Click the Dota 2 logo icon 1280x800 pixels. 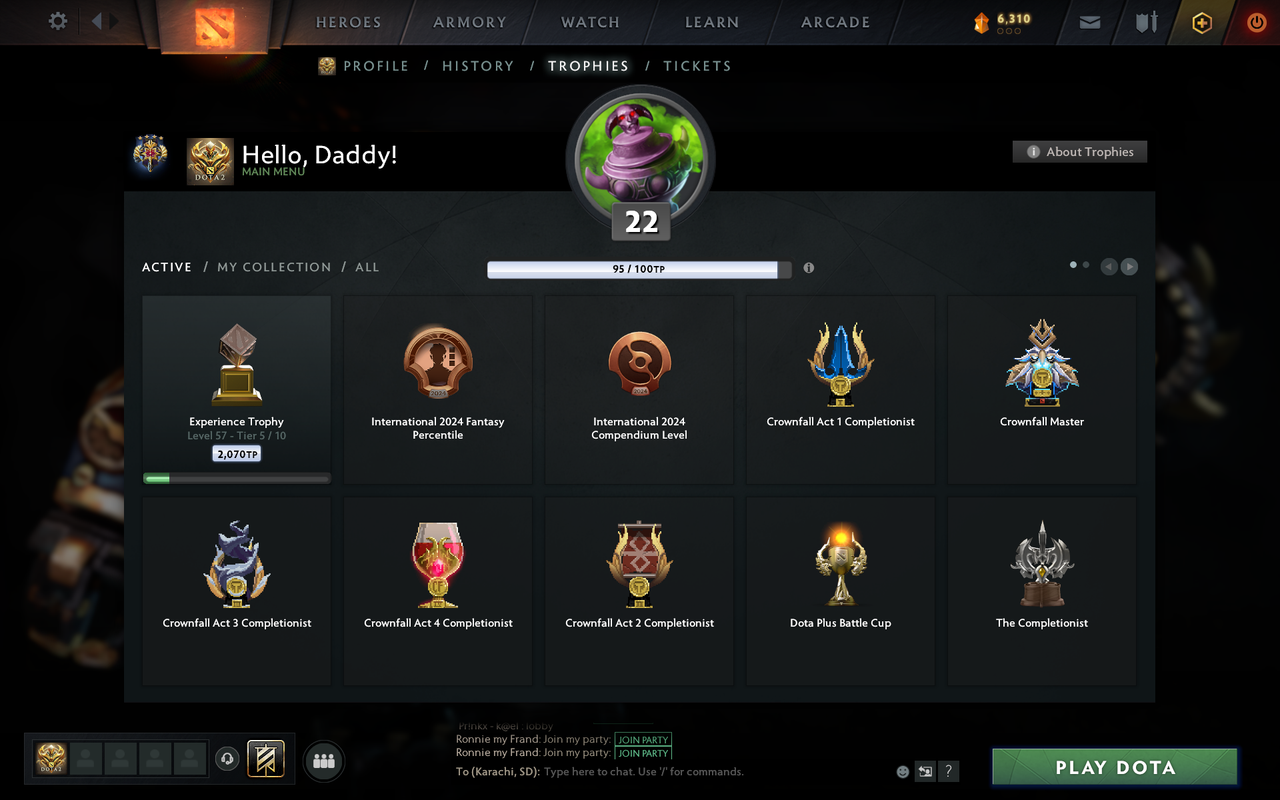[x=212, y=25]
